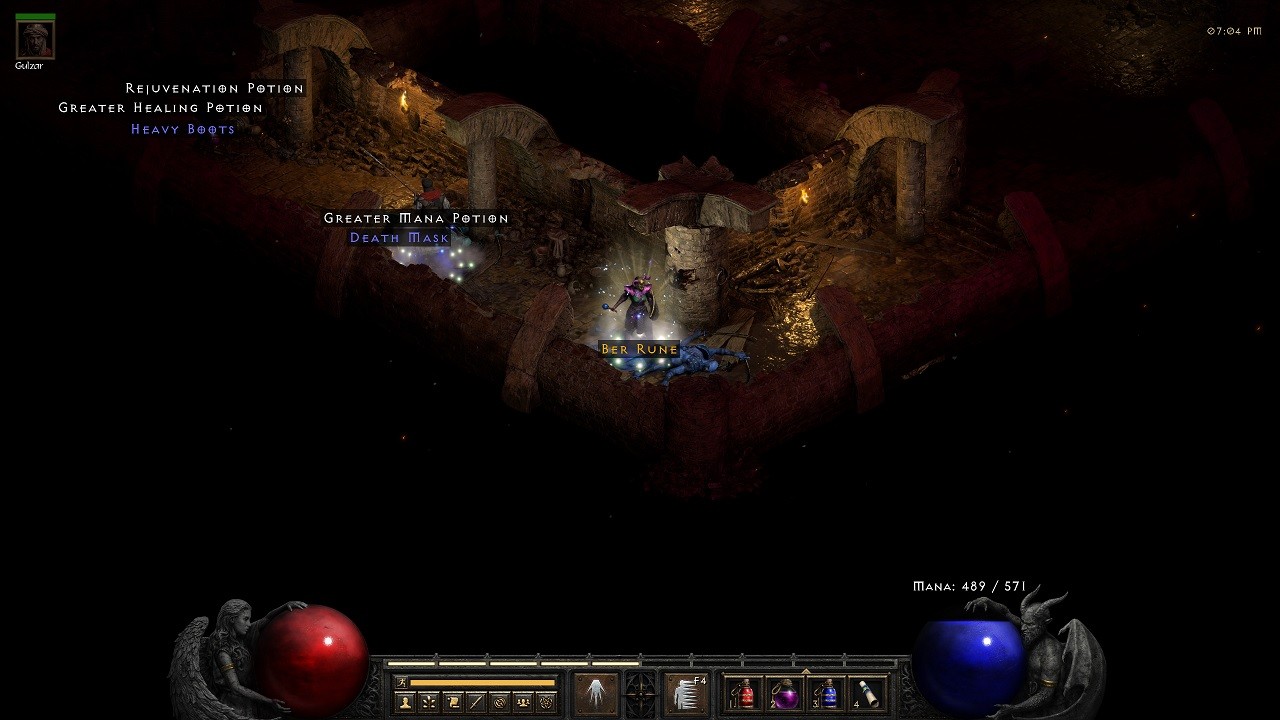Select the F4 right skill icon

(x=687, y=693)
